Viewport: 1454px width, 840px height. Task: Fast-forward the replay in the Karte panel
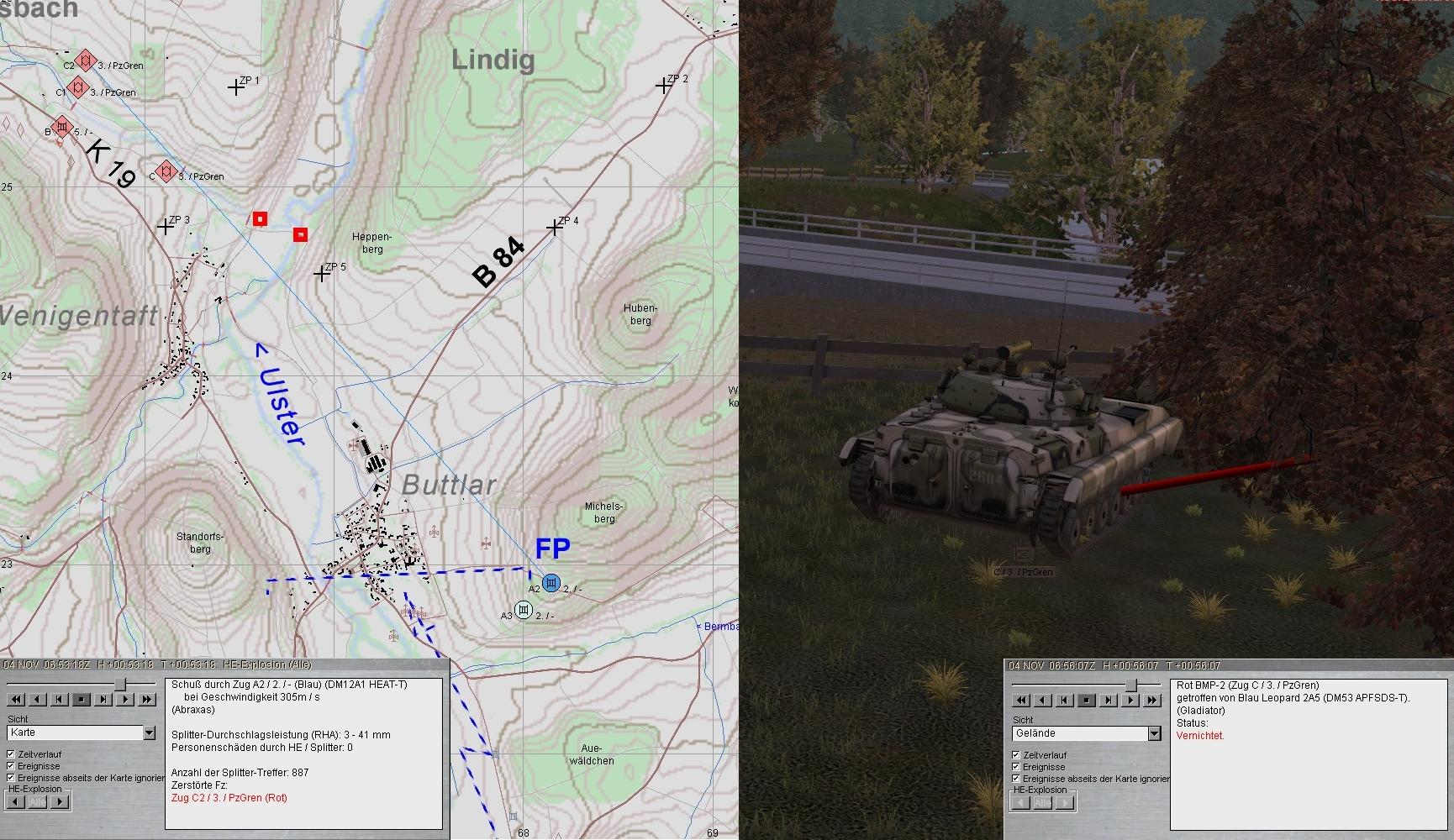147,699
